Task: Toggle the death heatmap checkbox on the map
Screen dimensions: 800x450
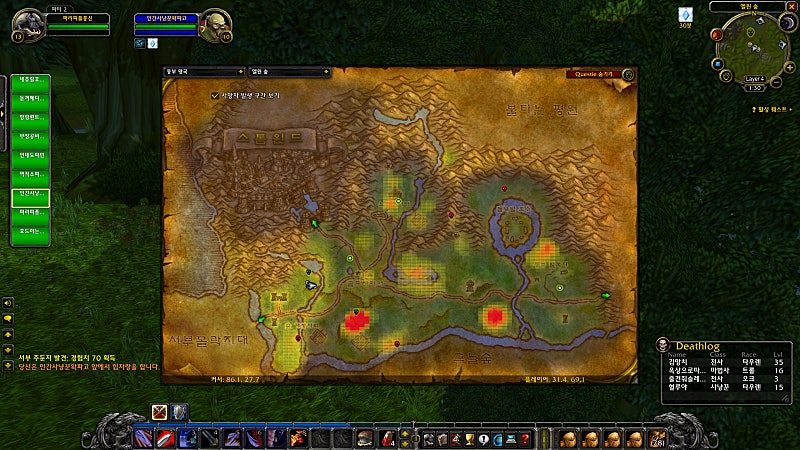Action: [214, 95]
